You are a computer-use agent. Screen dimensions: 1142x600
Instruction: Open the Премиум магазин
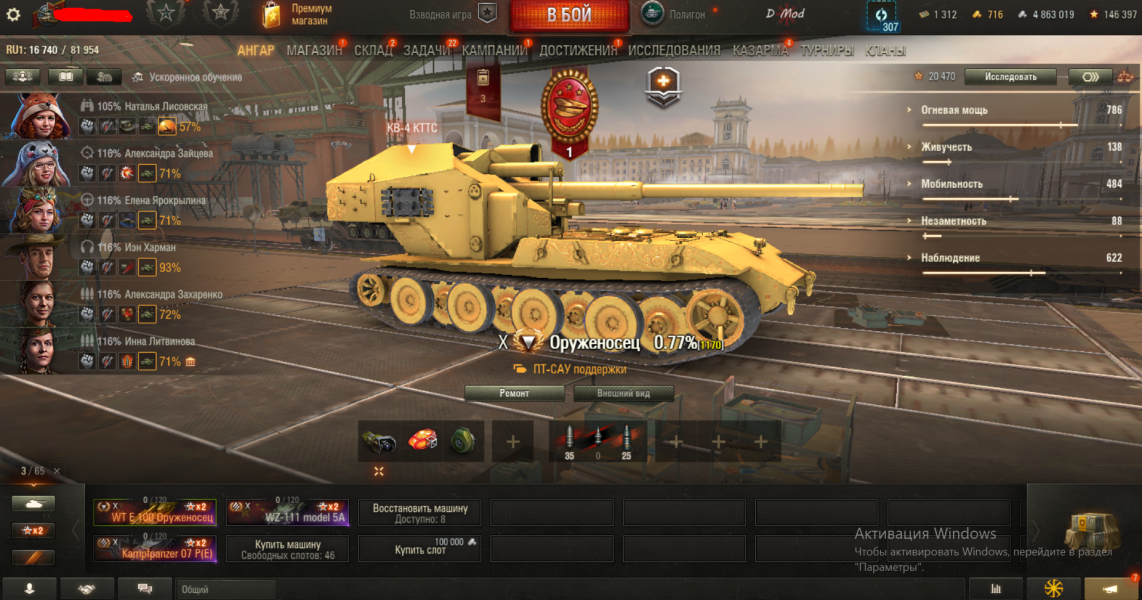(x=296, y=15)
